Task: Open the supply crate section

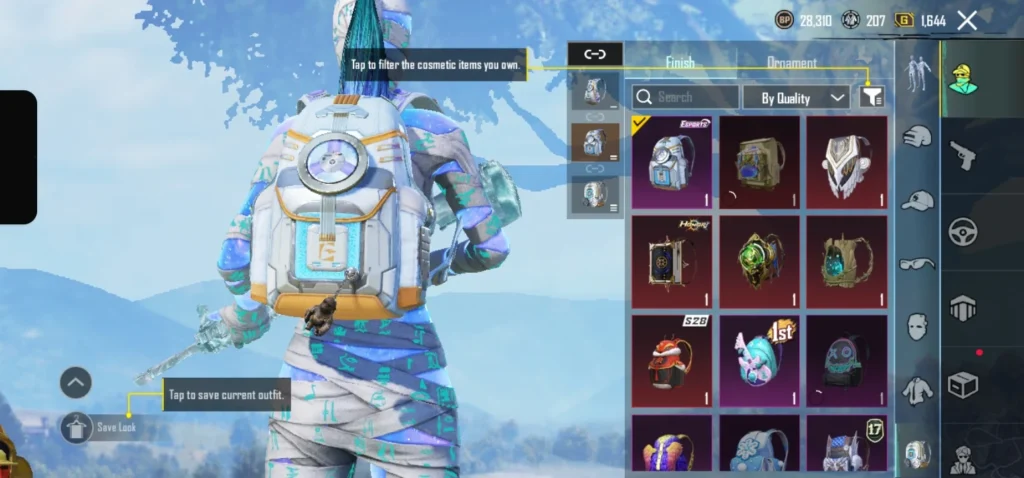Action: coord(963,384)
